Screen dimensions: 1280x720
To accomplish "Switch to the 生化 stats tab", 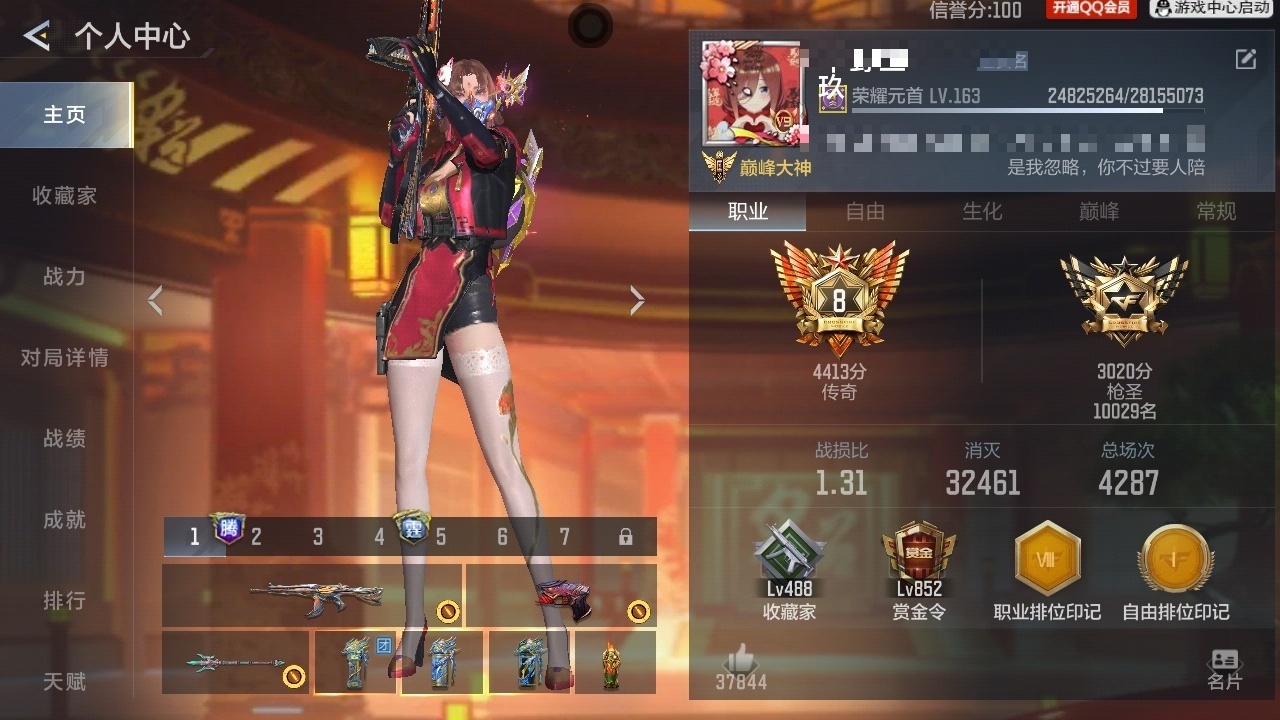I will (x=982, y=212).
